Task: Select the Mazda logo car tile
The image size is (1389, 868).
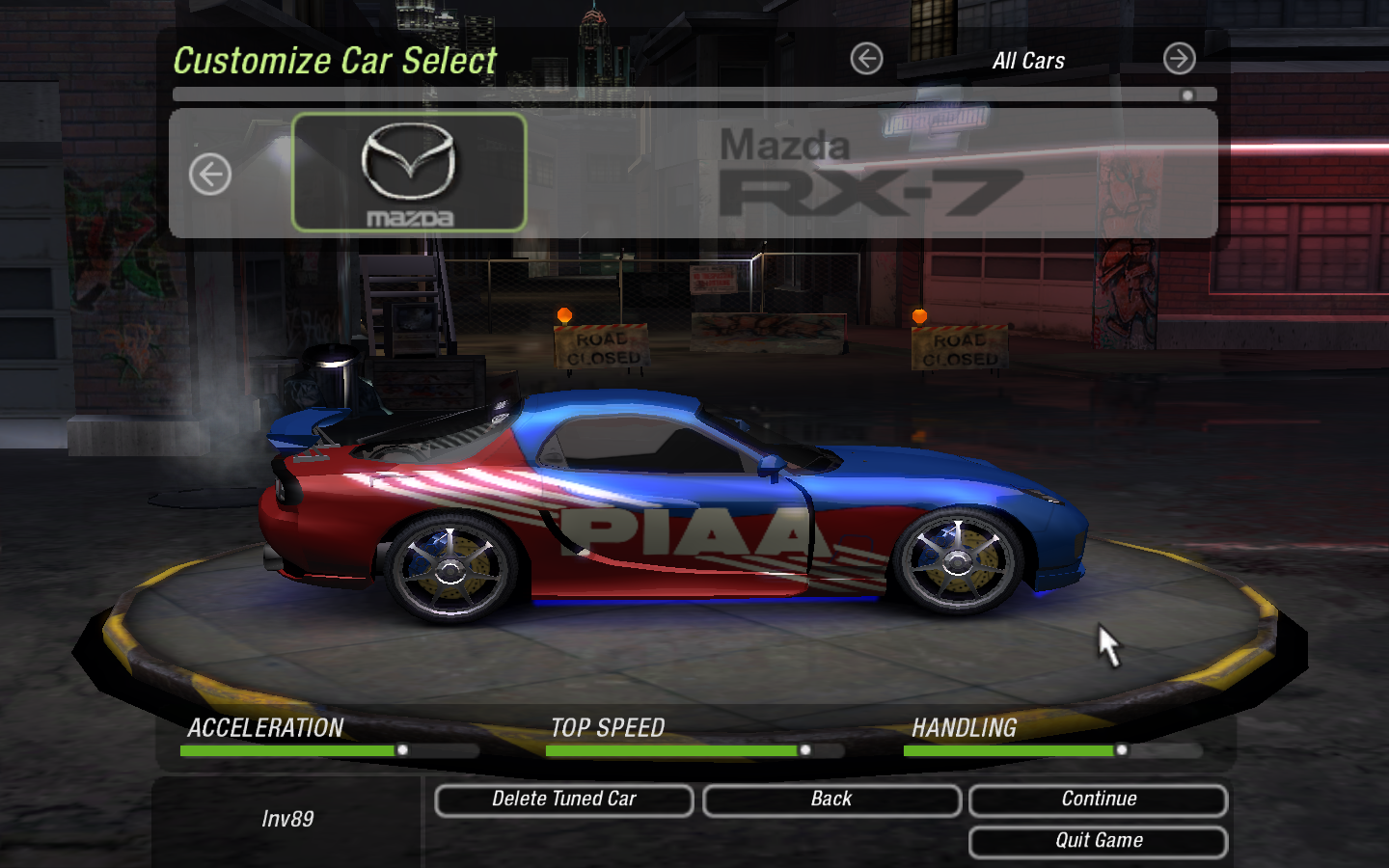Action: (409, 173)
